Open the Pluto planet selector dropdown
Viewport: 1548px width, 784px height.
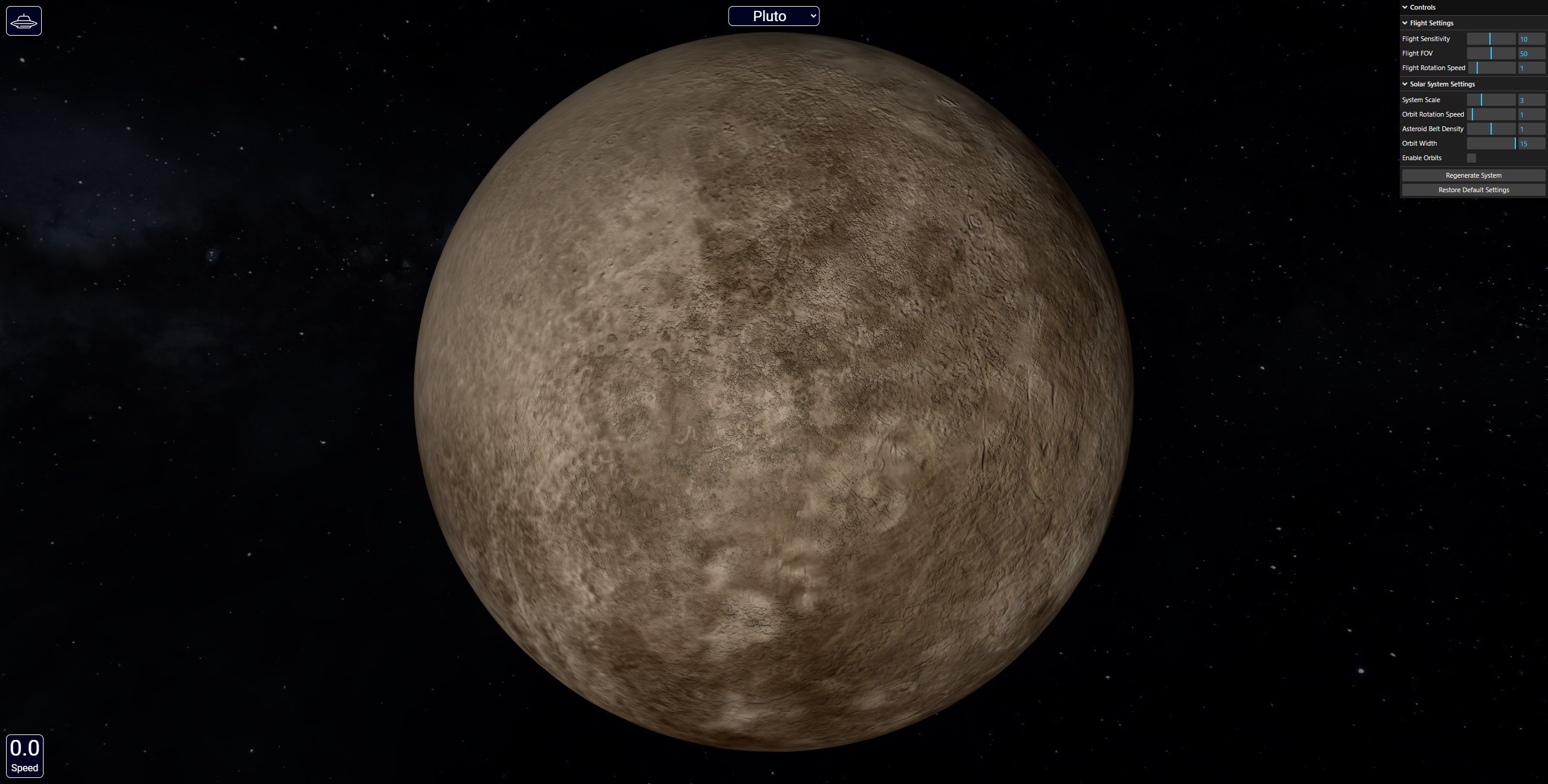point(775,16)
